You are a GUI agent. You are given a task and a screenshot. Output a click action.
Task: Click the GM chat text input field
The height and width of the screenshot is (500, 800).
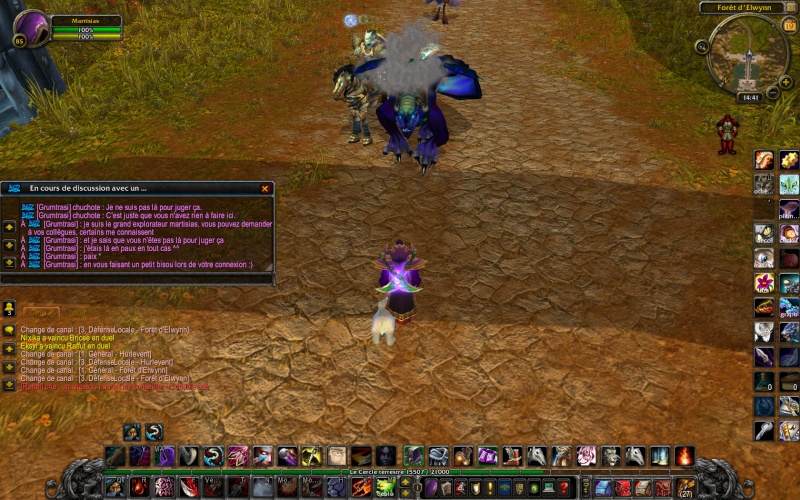tap(137, 280)
